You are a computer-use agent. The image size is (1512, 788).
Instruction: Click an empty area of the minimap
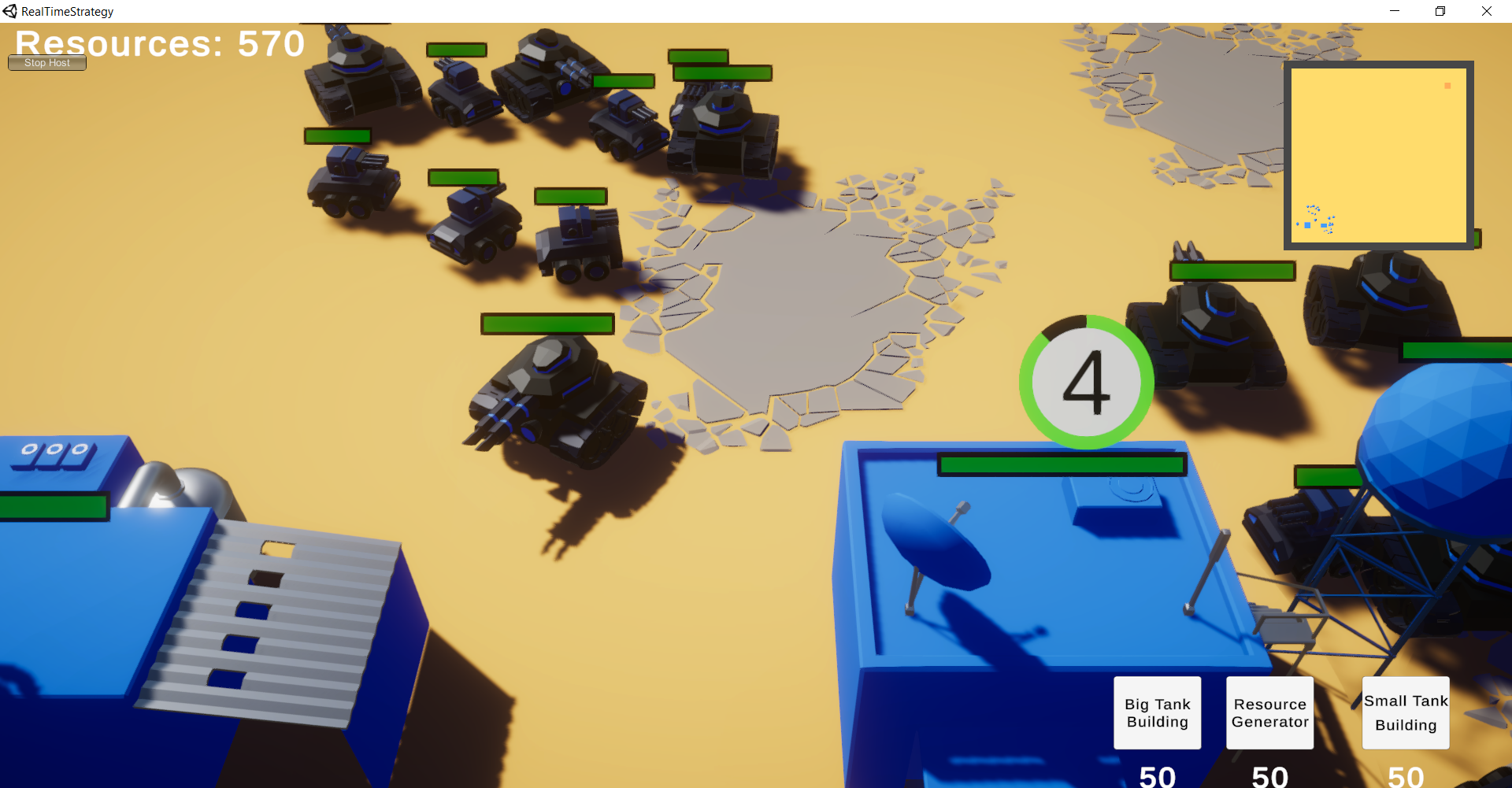(x=1394, y=142)
